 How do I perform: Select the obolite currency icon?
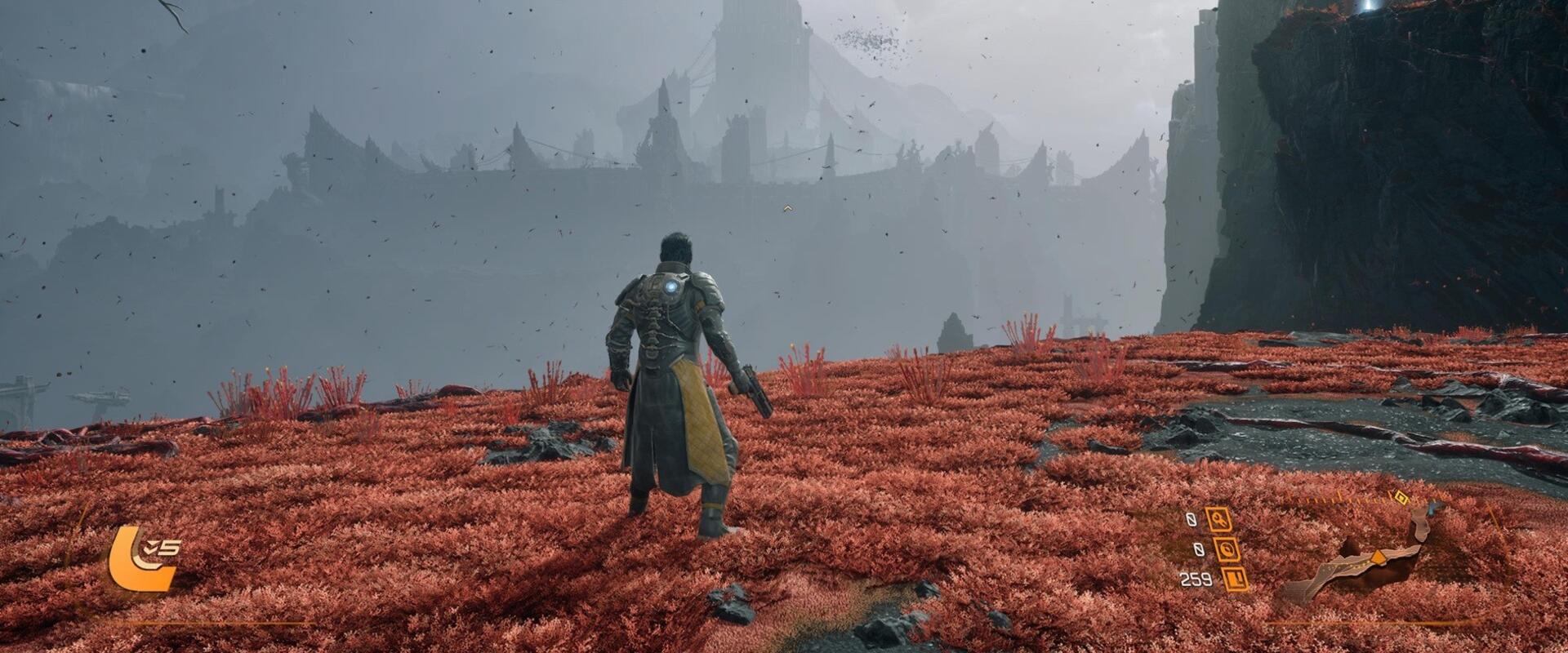pyautogui.click(x=1234, y=579)
